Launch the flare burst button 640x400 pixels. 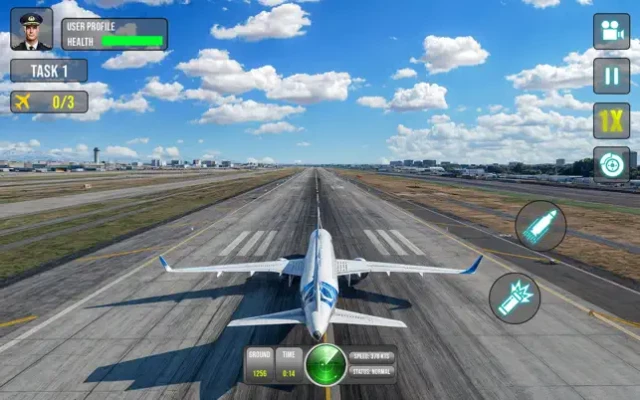(x=515, y=298)
